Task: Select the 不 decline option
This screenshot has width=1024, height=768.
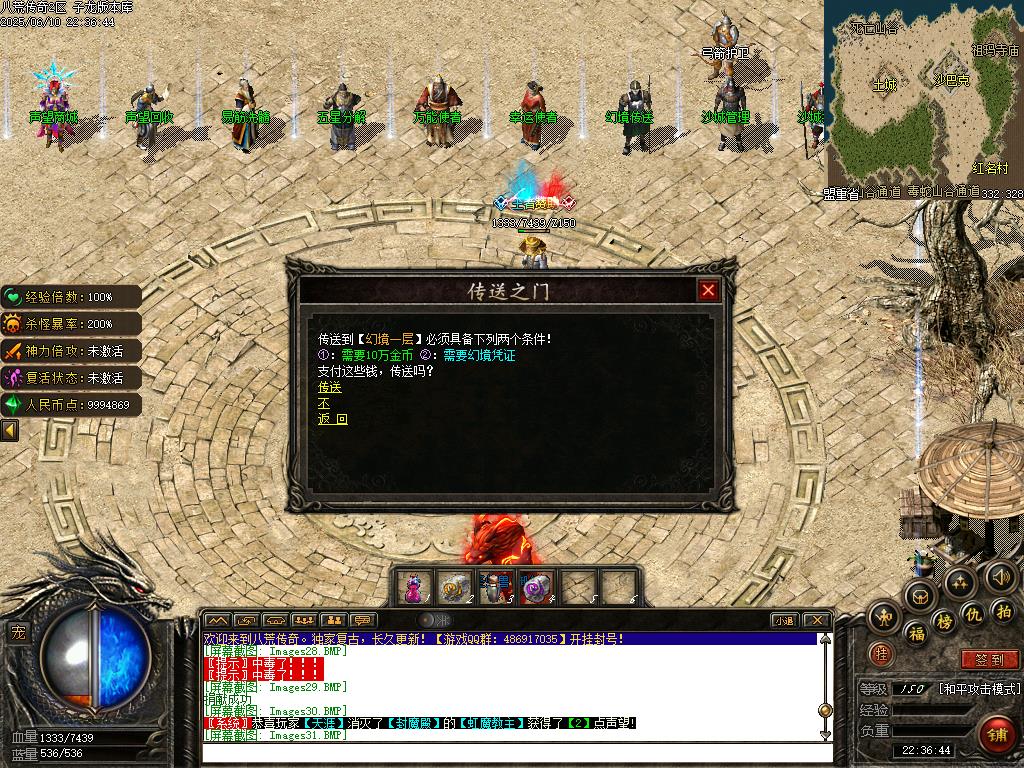Action: (x=324, y=403)
